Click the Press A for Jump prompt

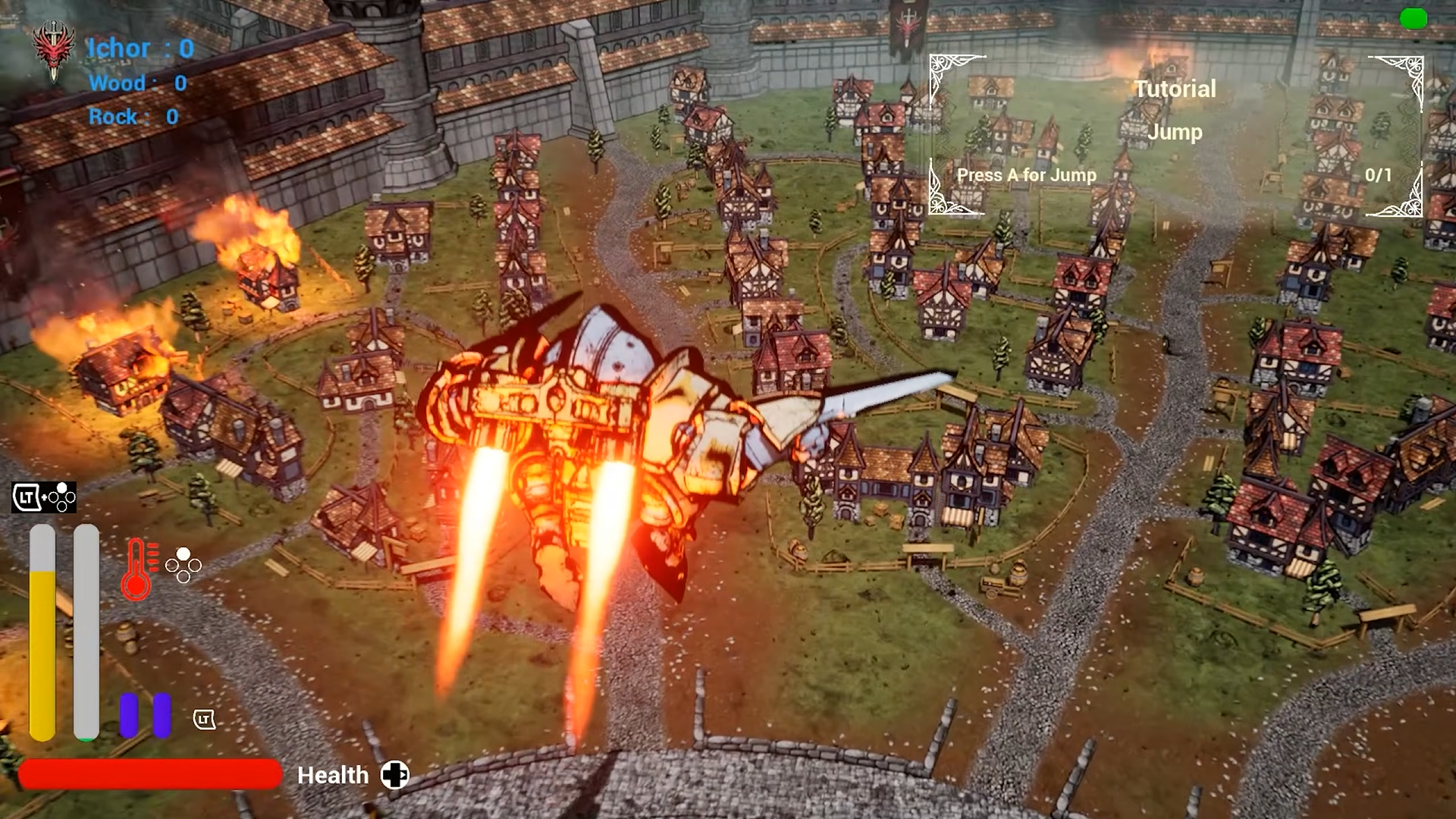click(x=1027, y=175)
